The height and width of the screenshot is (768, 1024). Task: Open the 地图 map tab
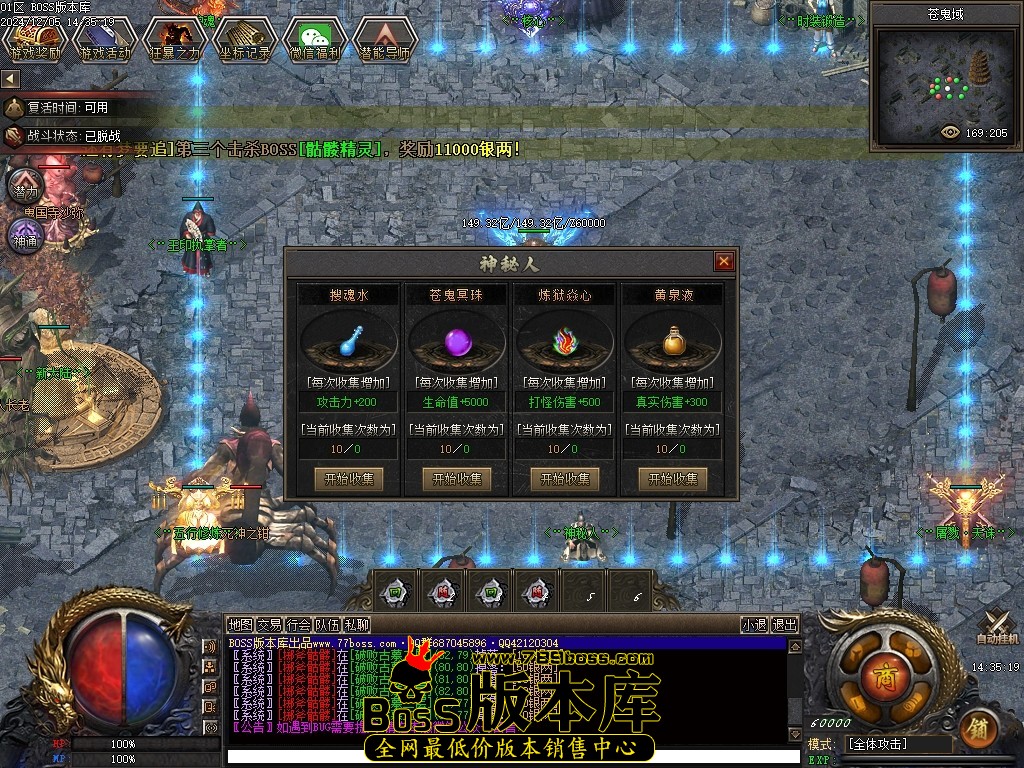[240, 625]
